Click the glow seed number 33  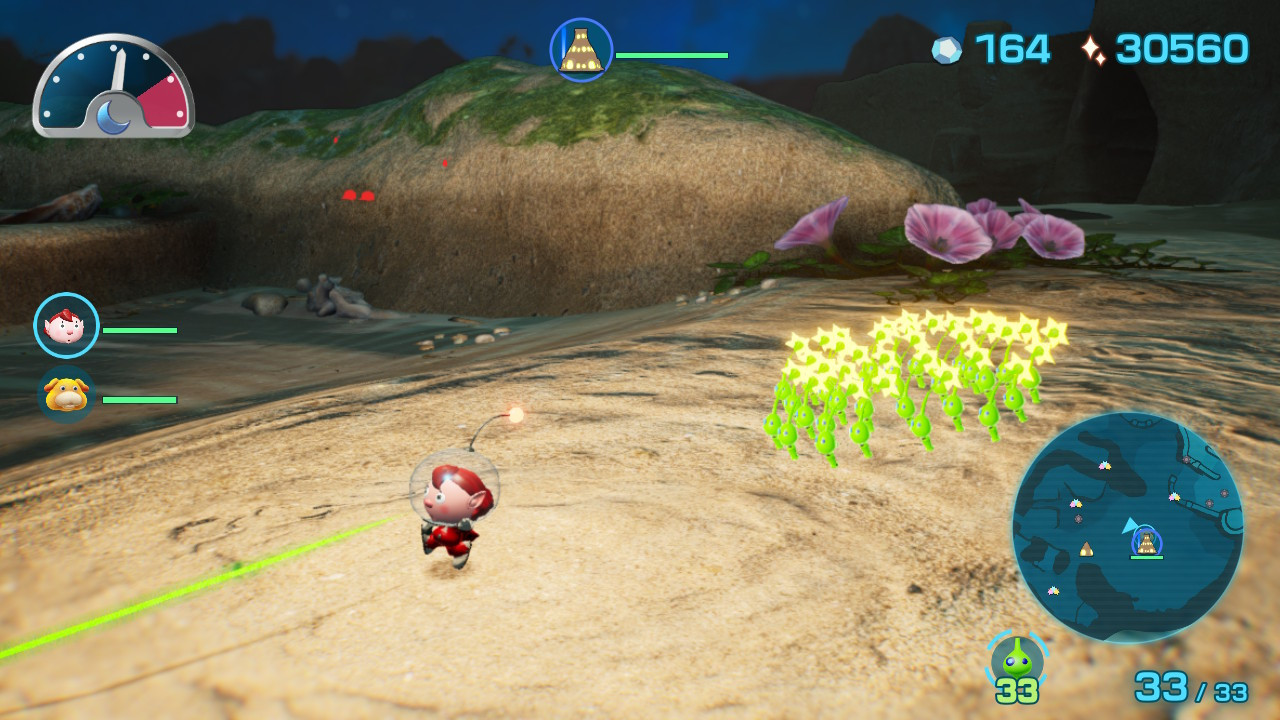pos(1016,691)
